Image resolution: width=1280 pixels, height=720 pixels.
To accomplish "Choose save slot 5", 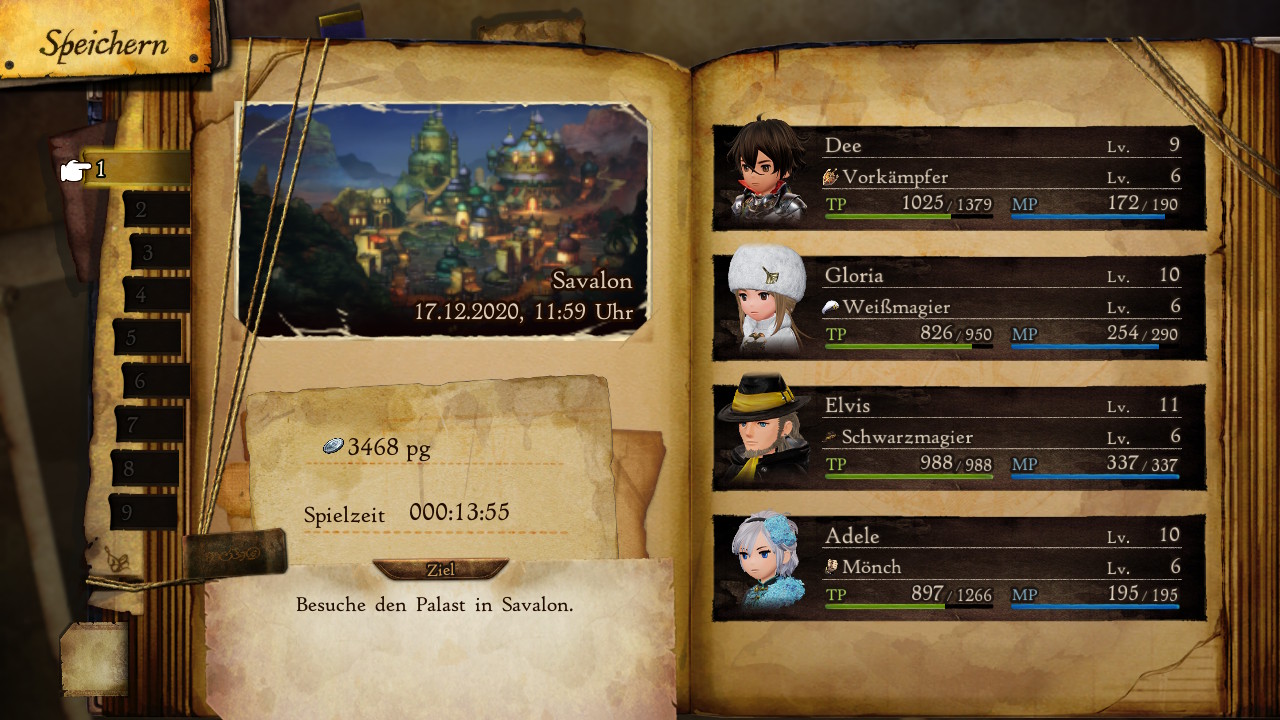I will 146,338.
